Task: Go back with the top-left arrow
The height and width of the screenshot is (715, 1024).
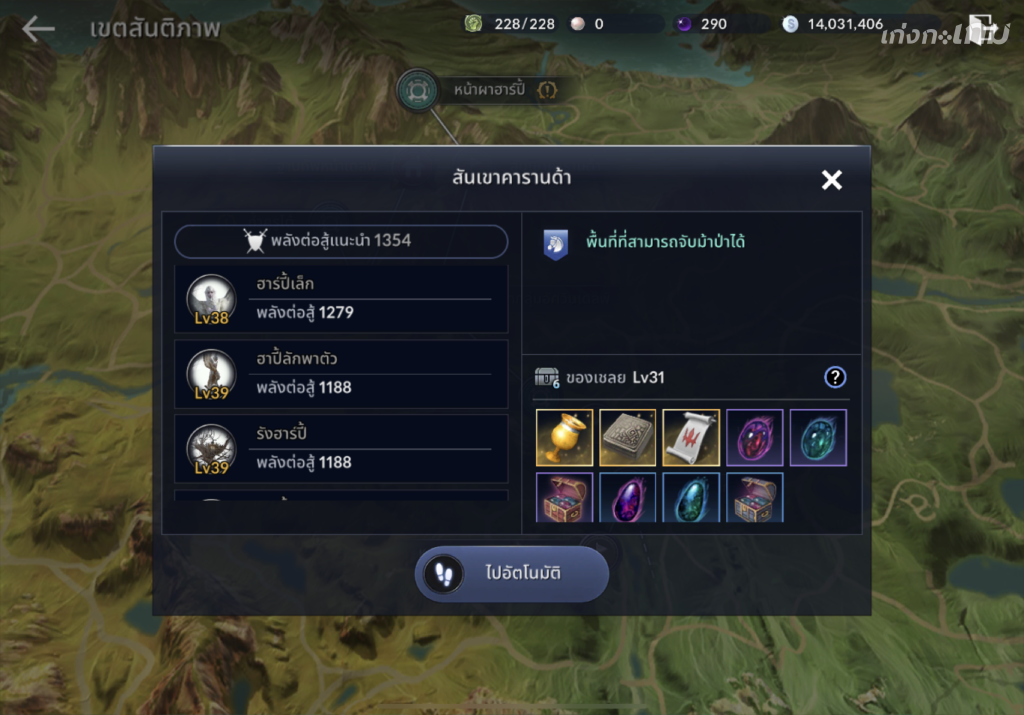Action: pos(38,29)
